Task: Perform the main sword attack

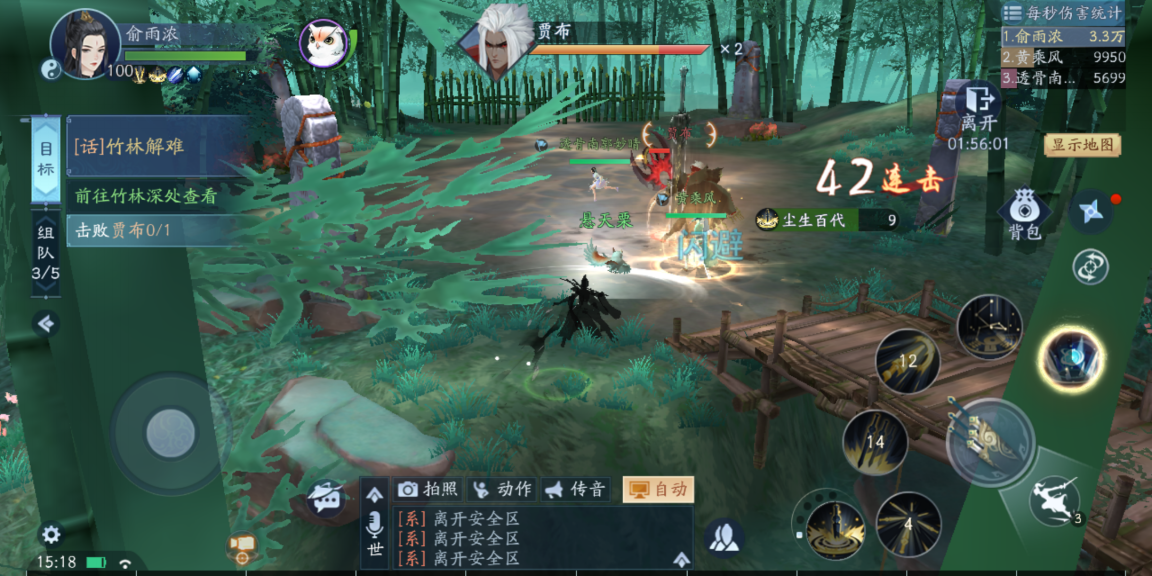Action: (990, 442)
